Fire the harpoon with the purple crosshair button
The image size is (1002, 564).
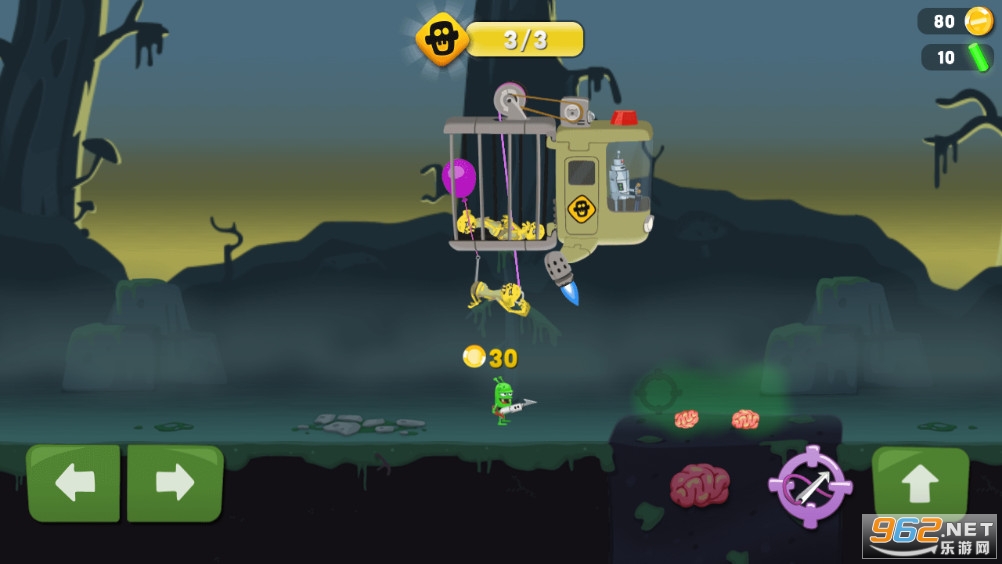click(x=809, y=486)
